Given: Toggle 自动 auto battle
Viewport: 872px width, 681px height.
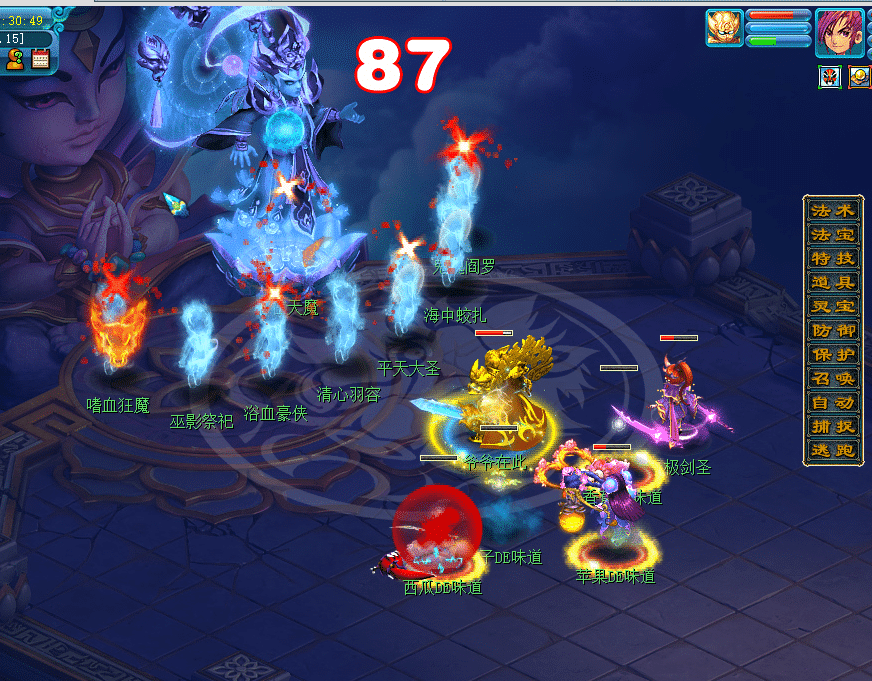Looking at the screenshot, I should click(x=832, y=404).
